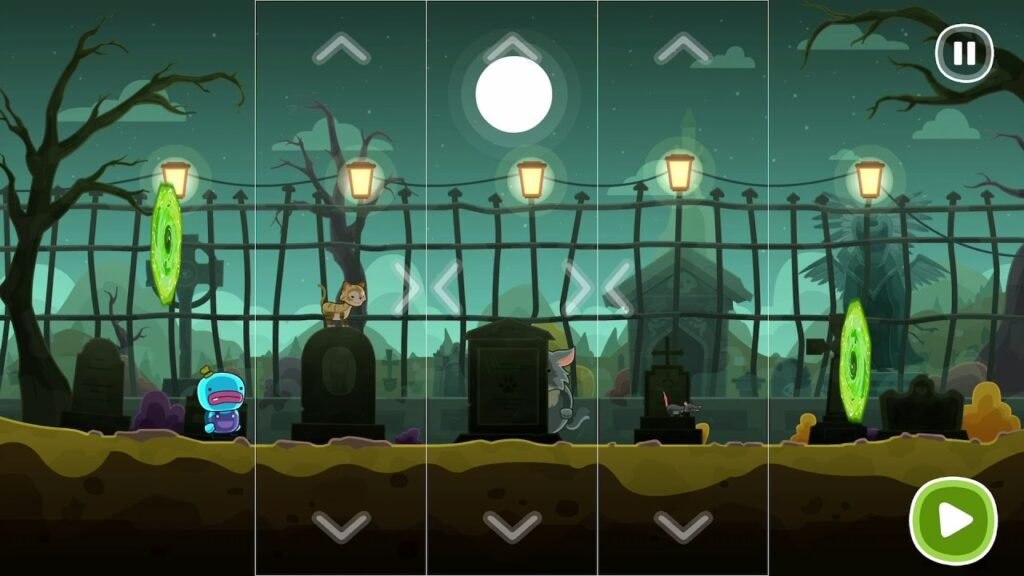Click the down arrow on the moon panel
The height and width of the screenshot is (576, 1024).
pos(512,525)
